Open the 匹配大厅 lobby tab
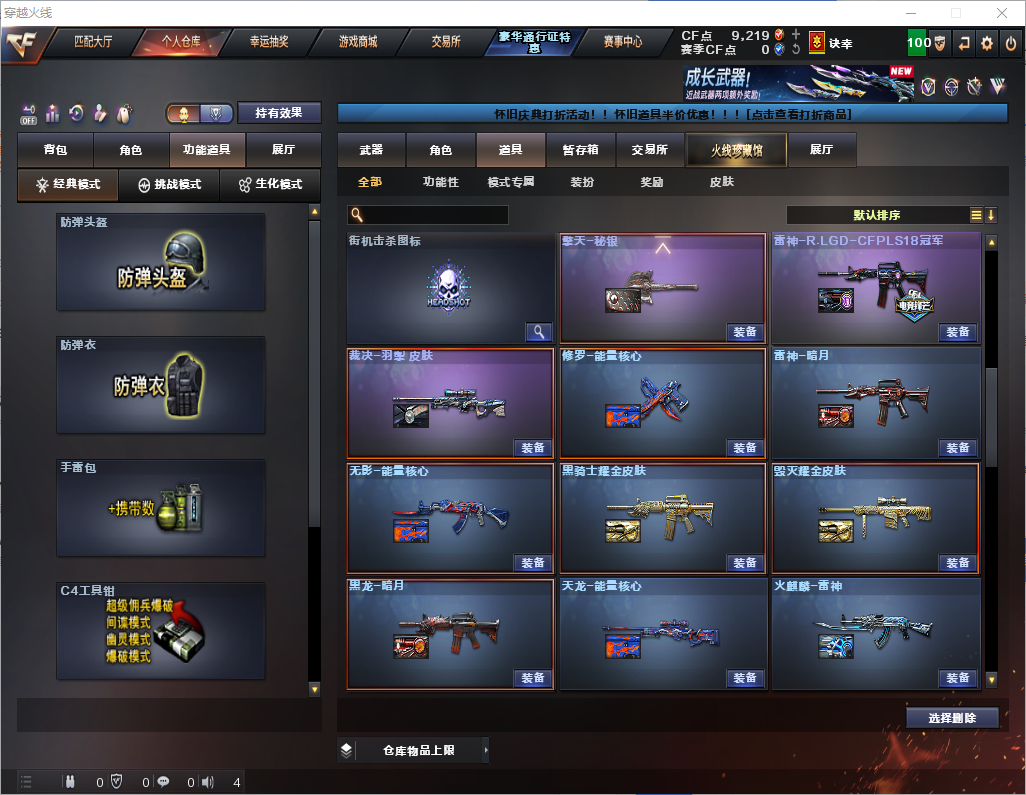This screenshot has height=795, width=1026. point(93,42)
